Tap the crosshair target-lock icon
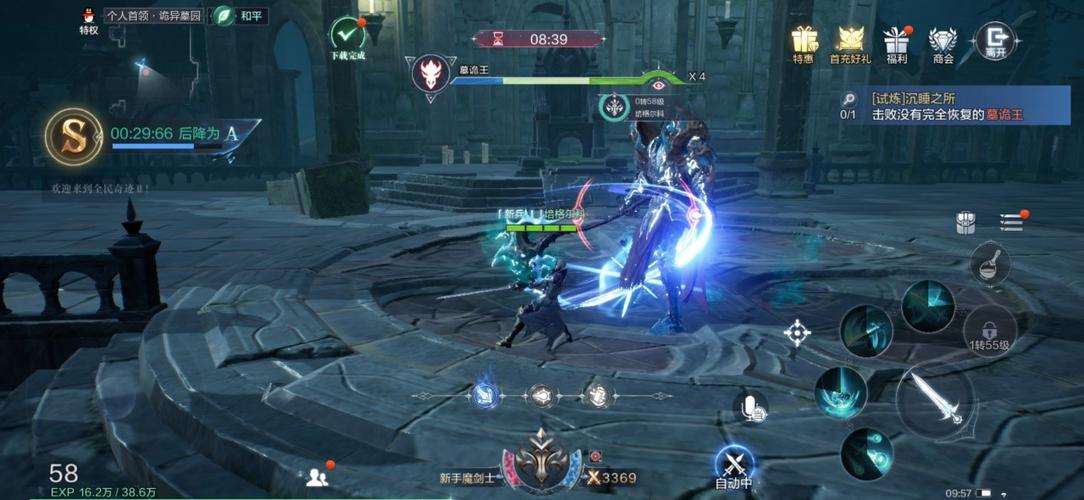The width and height of the screenshot is (1084, 500). pyautogui.click(x=797, y=333)
